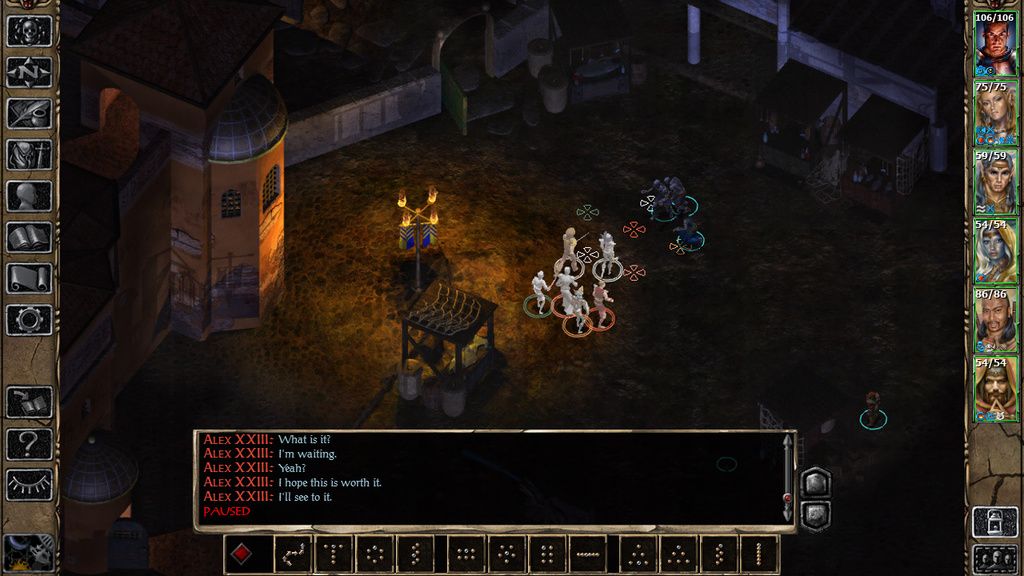Select the portrait showing 86/86 HP
Image resolution: width=1024 pixels, height=576 pixels.
(996, 320)
